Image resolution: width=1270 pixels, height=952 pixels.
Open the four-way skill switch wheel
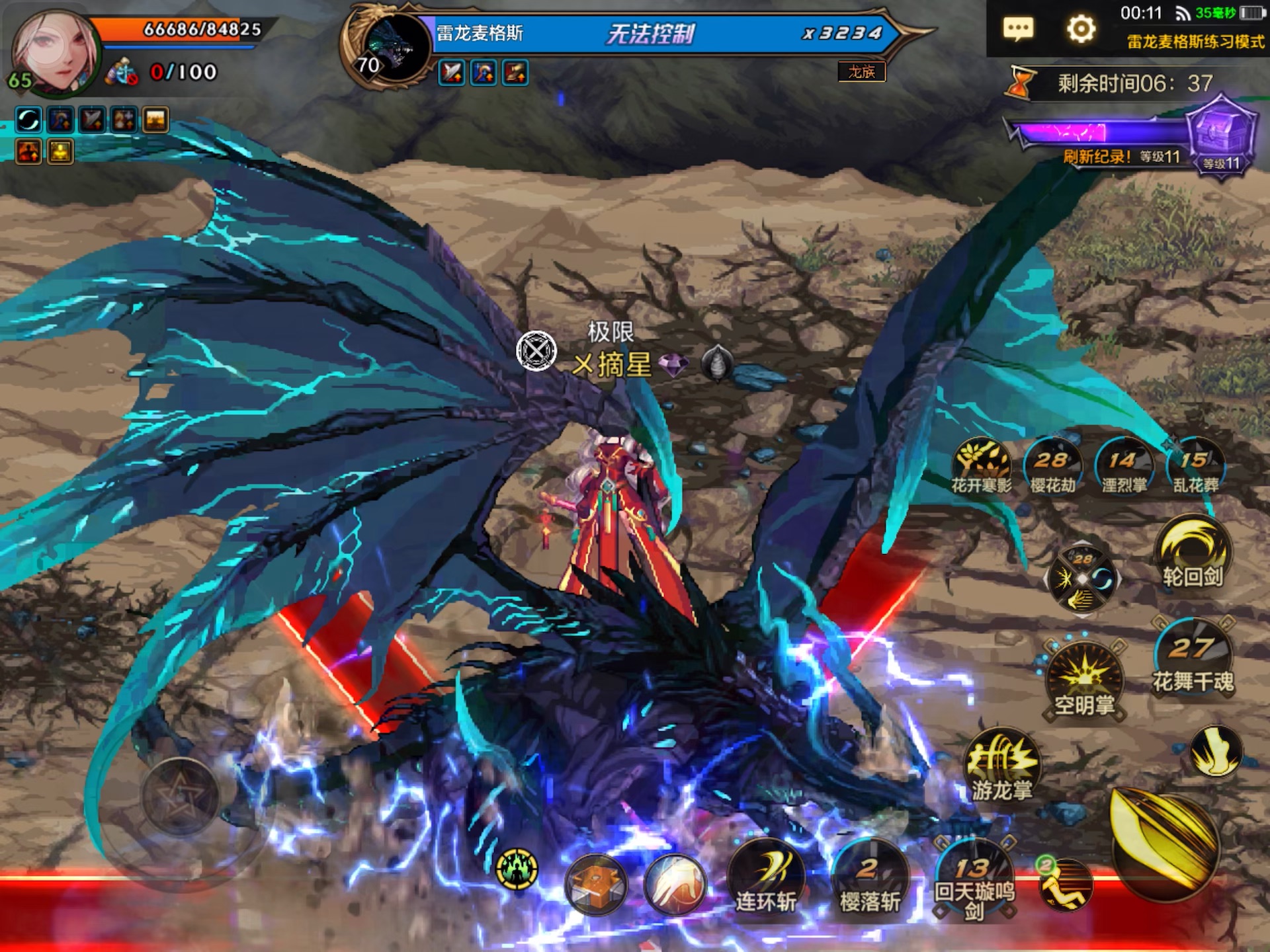[1082, 580]
